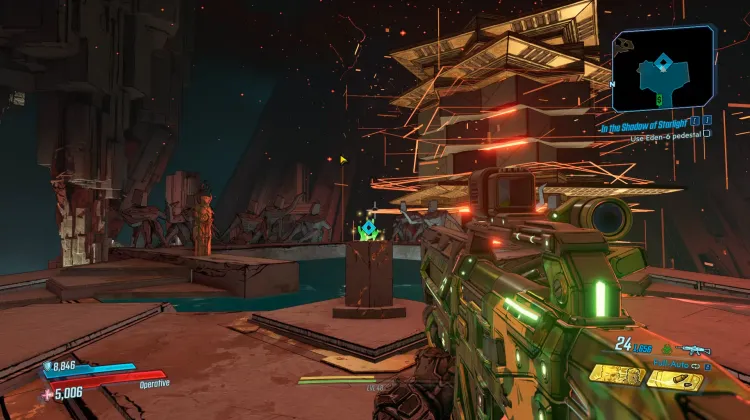Open the minimap
The width and height of the screenshot is (750, 420).
pyautogui.click(x=663, y=69)
